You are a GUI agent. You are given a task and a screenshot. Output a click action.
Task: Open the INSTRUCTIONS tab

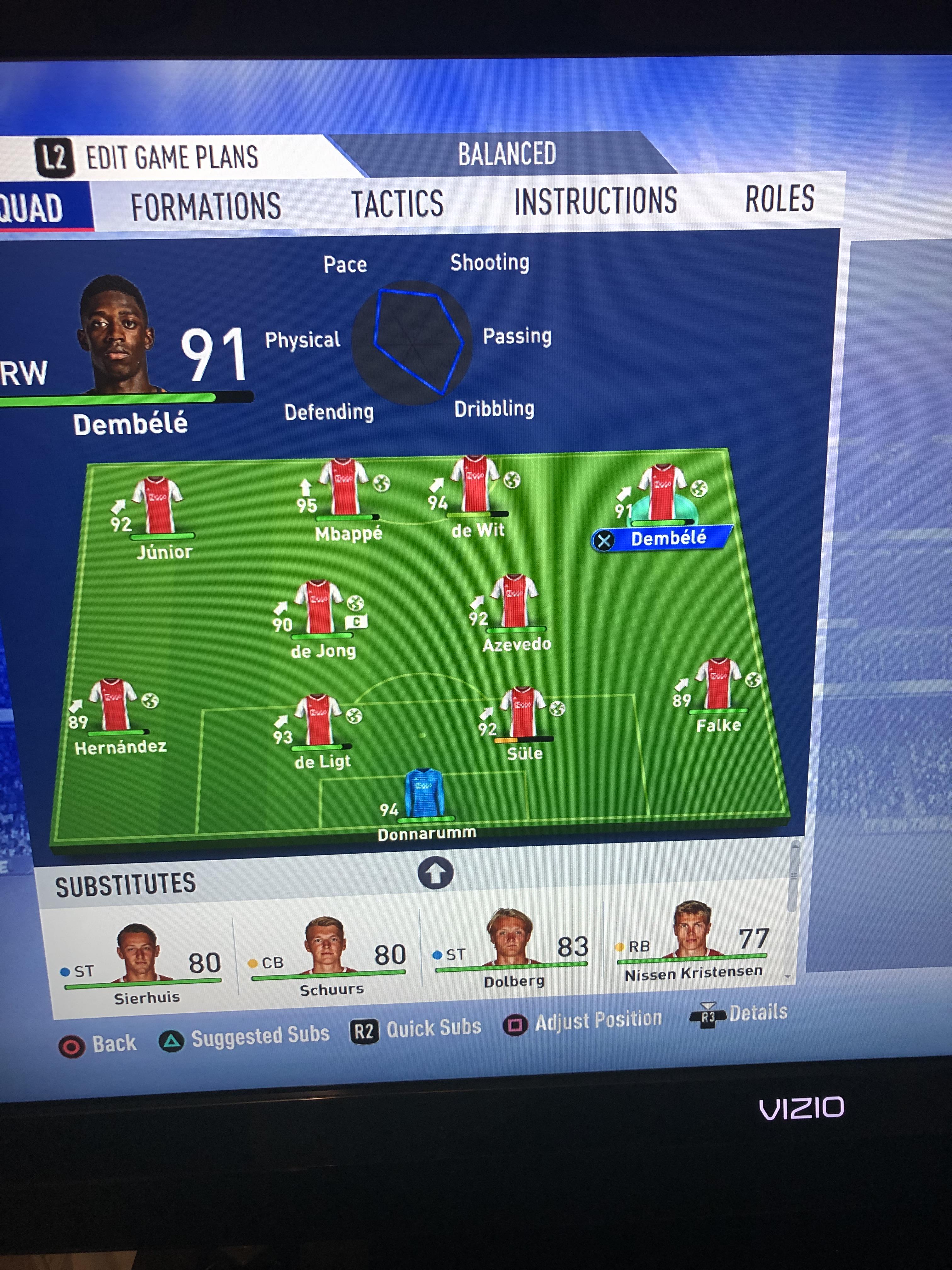[x=595, y=201]
